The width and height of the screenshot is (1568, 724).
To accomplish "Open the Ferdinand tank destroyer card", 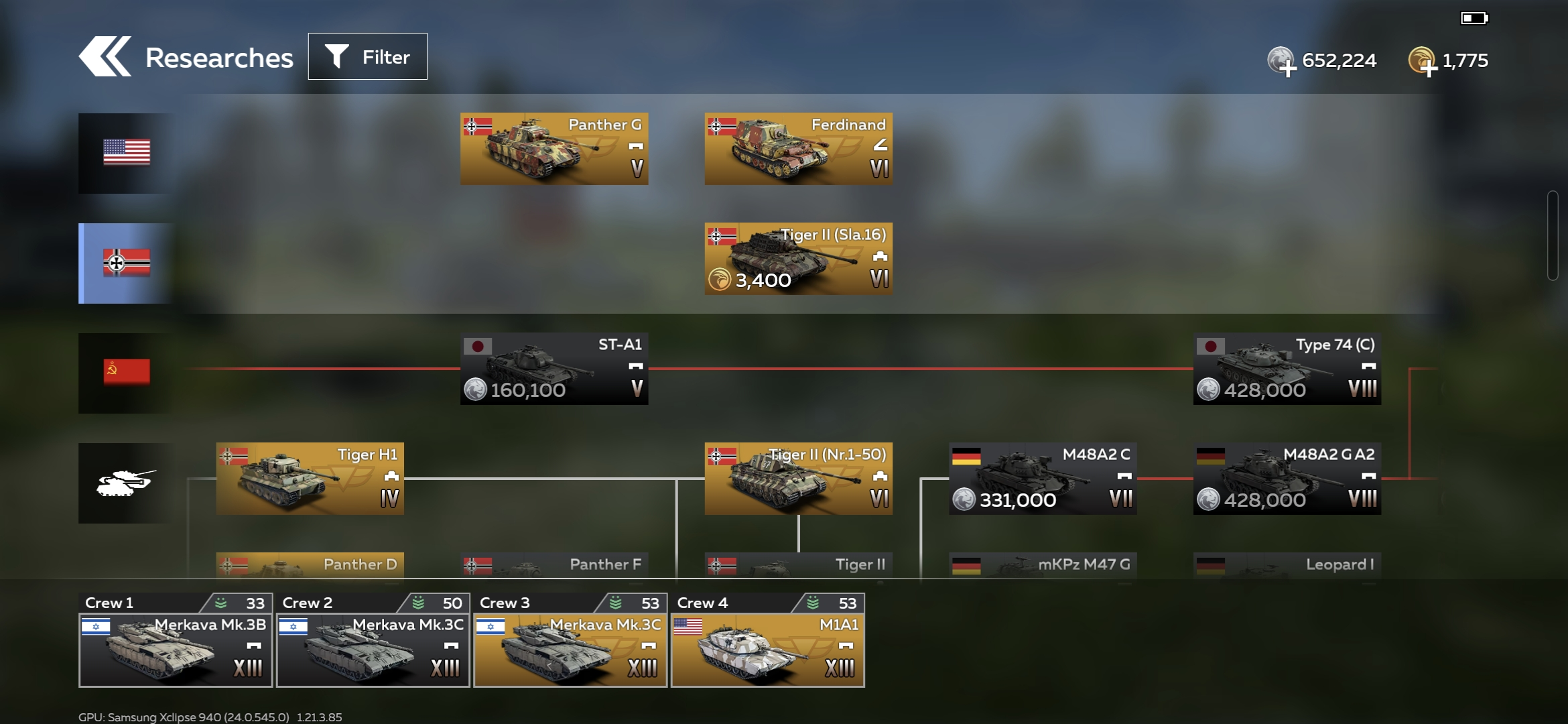I will tap(798, 149).
